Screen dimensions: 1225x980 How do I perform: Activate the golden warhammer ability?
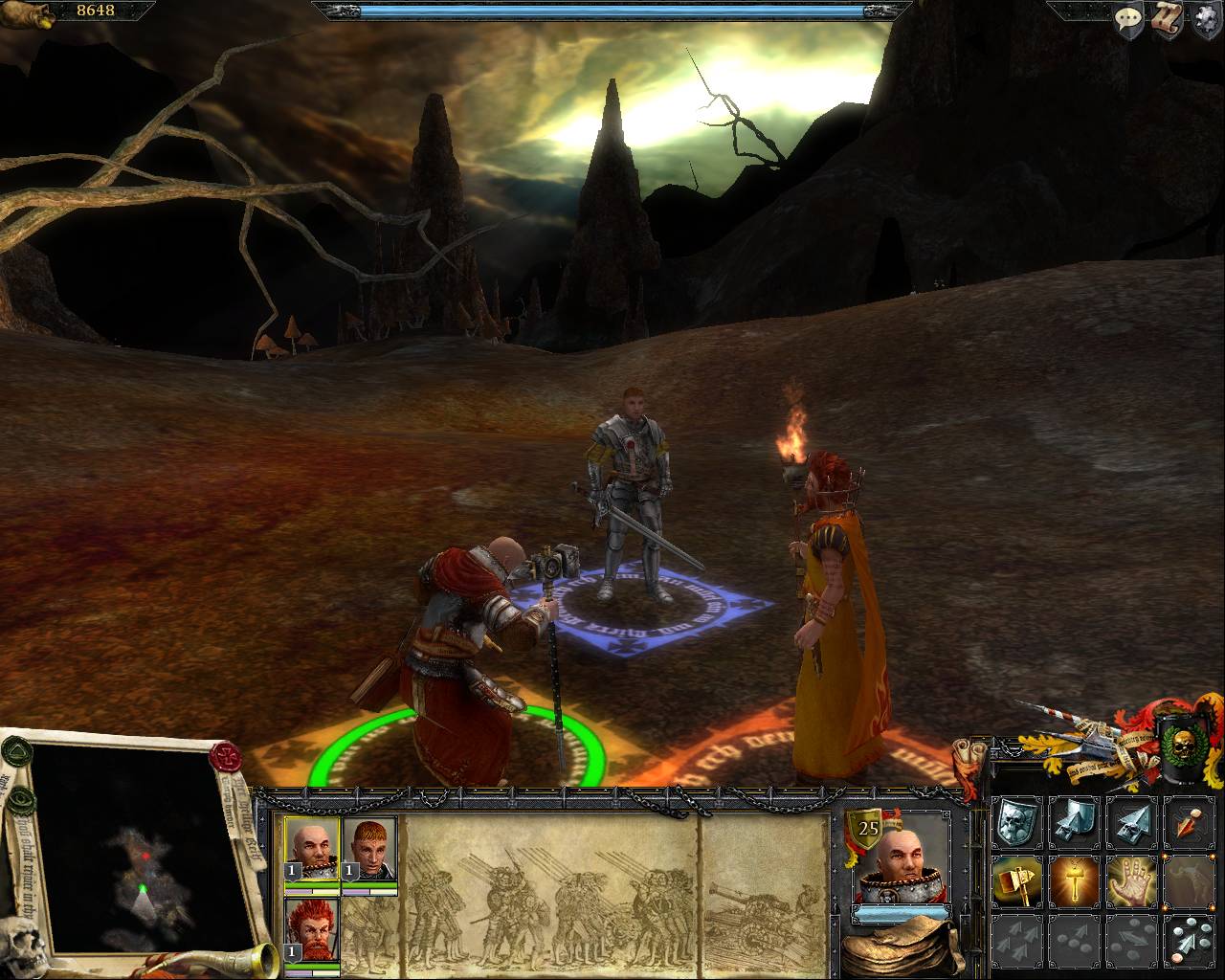(x=1016, y=880)
